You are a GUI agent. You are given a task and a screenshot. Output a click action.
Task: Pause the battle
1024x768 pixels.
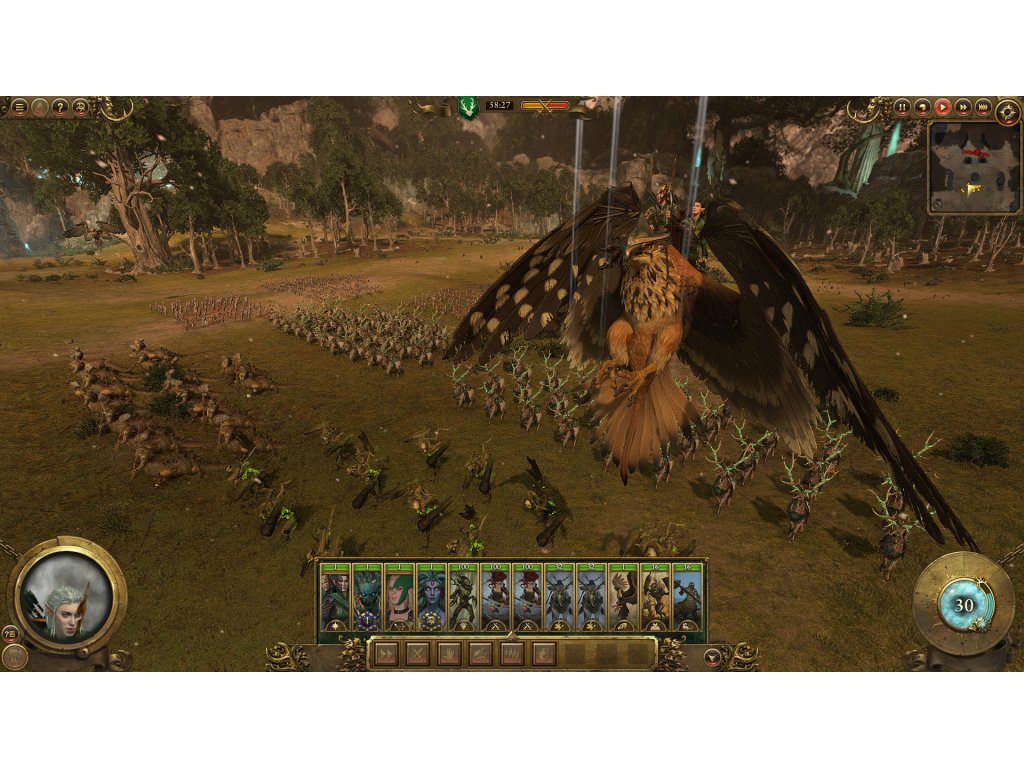coord(902,107)
